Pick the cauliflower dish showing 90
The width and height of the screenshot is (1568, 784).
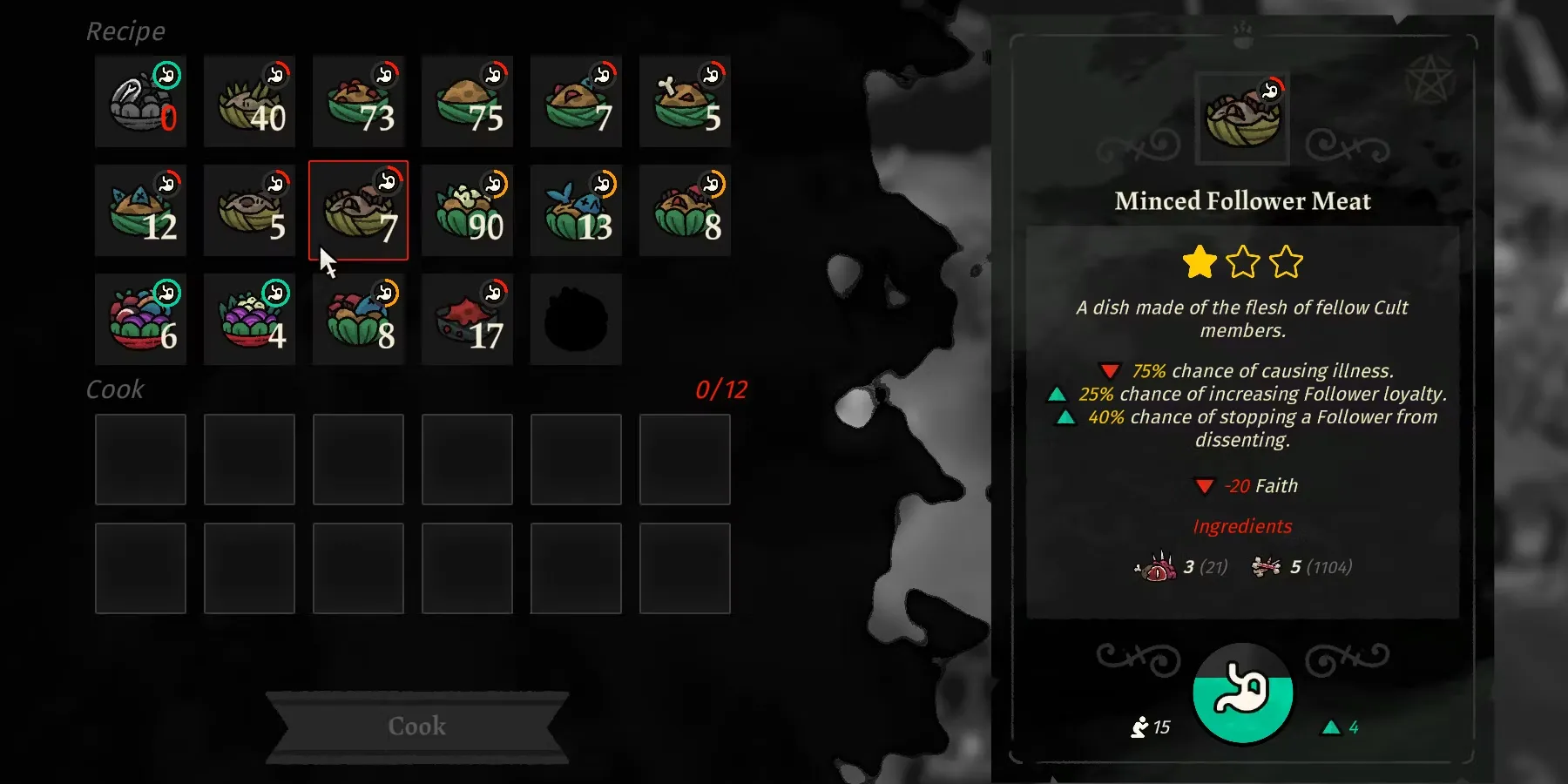coord(467,211)
